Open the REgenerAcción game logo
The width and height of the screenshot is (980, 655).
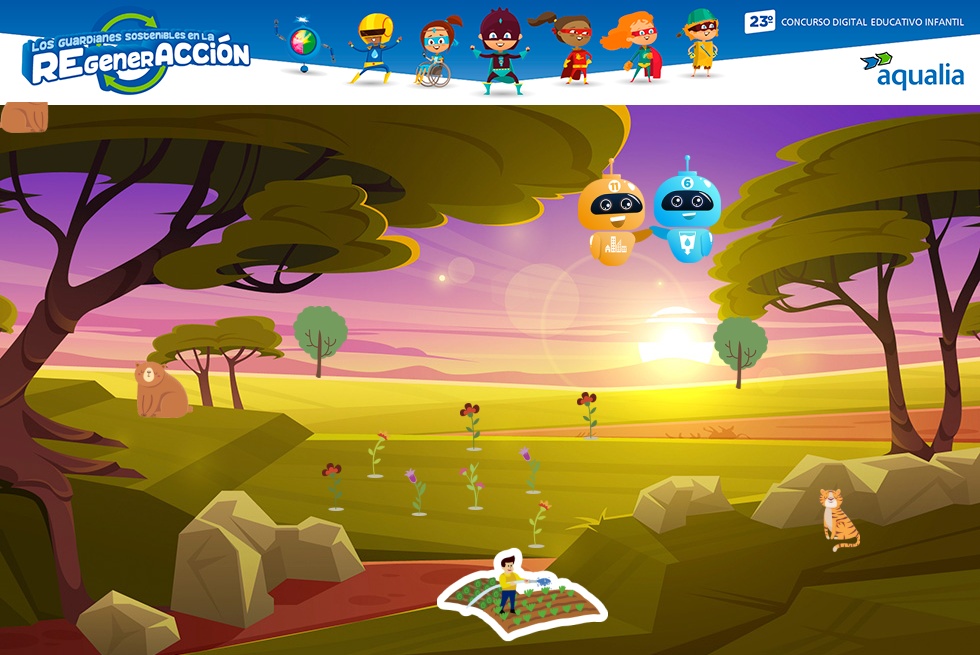pyautogui.click(x=137, y=56)
